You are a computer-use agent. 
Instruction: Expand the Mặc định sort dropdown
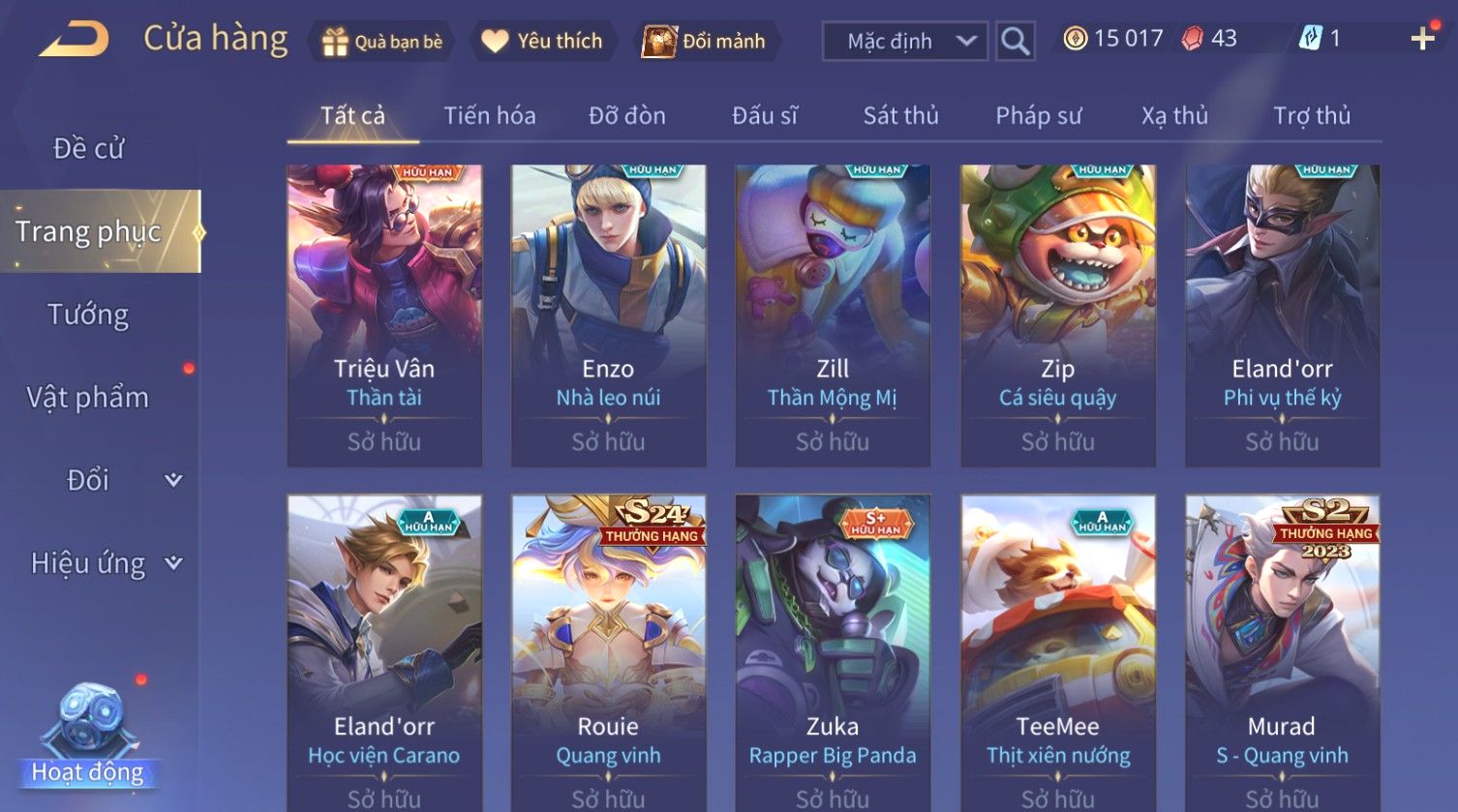click(x=904, y=42)
